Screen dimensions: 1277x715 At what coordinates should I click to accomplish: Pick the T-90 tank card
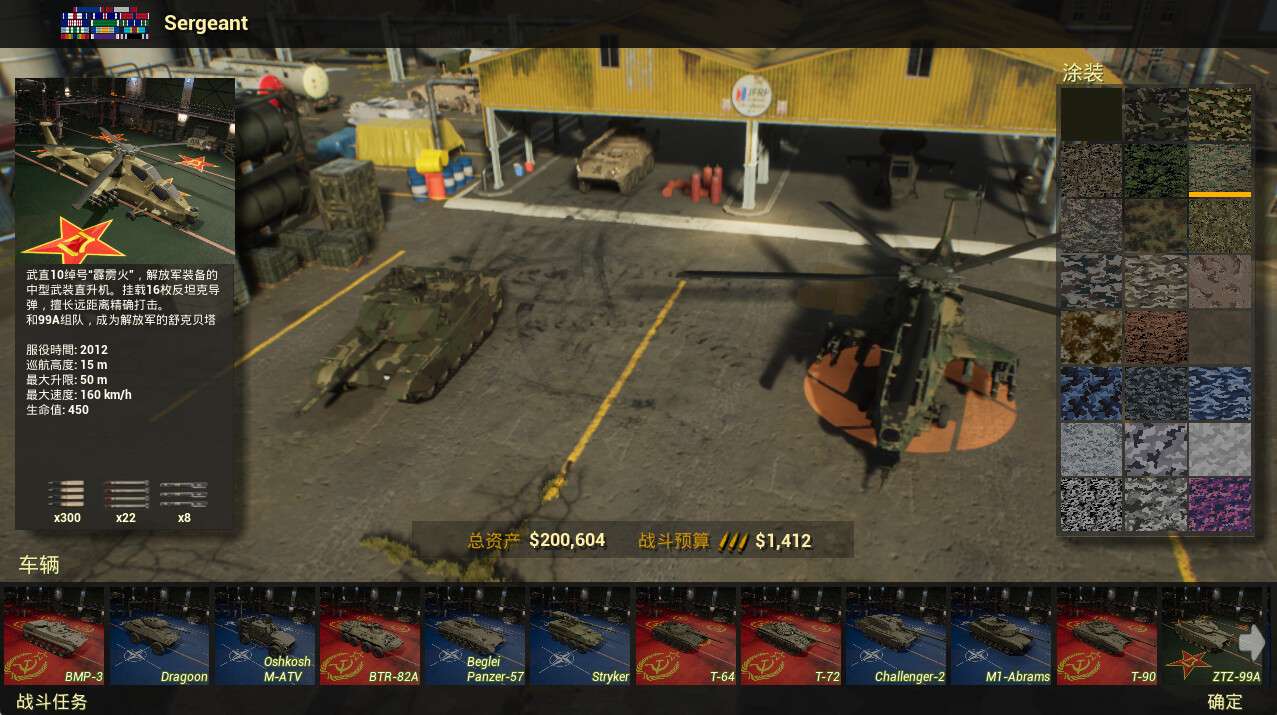[x=1107, y=636]
